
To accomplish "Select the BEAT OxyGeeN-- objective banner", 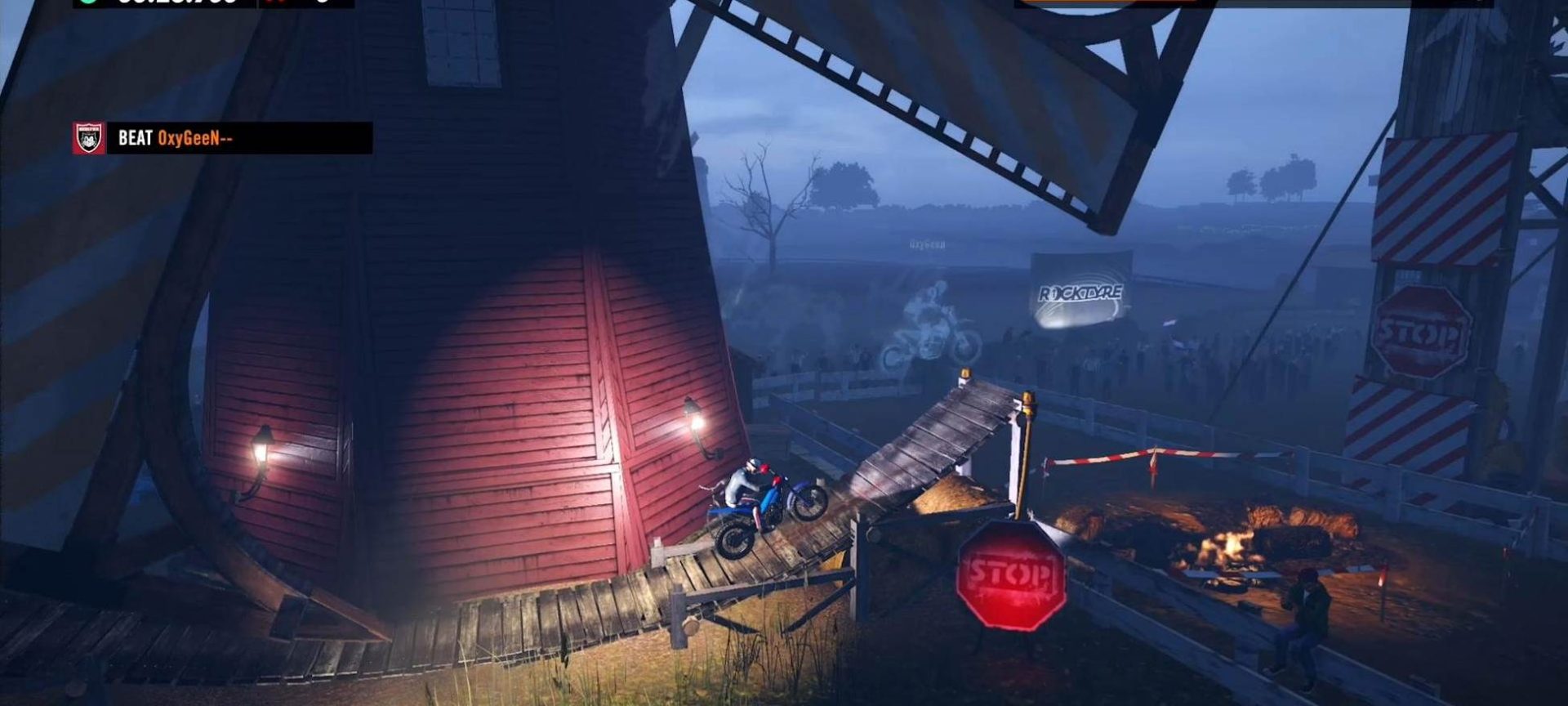I will (239, 138).
